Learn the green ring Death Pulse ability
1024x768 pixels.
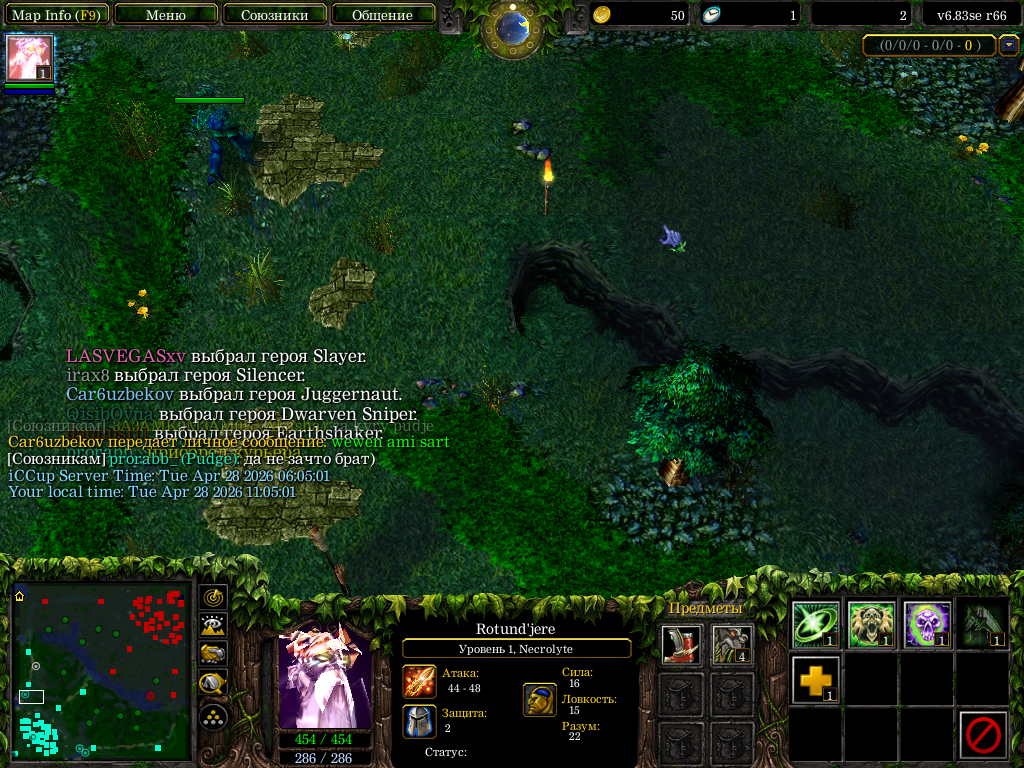816,624
